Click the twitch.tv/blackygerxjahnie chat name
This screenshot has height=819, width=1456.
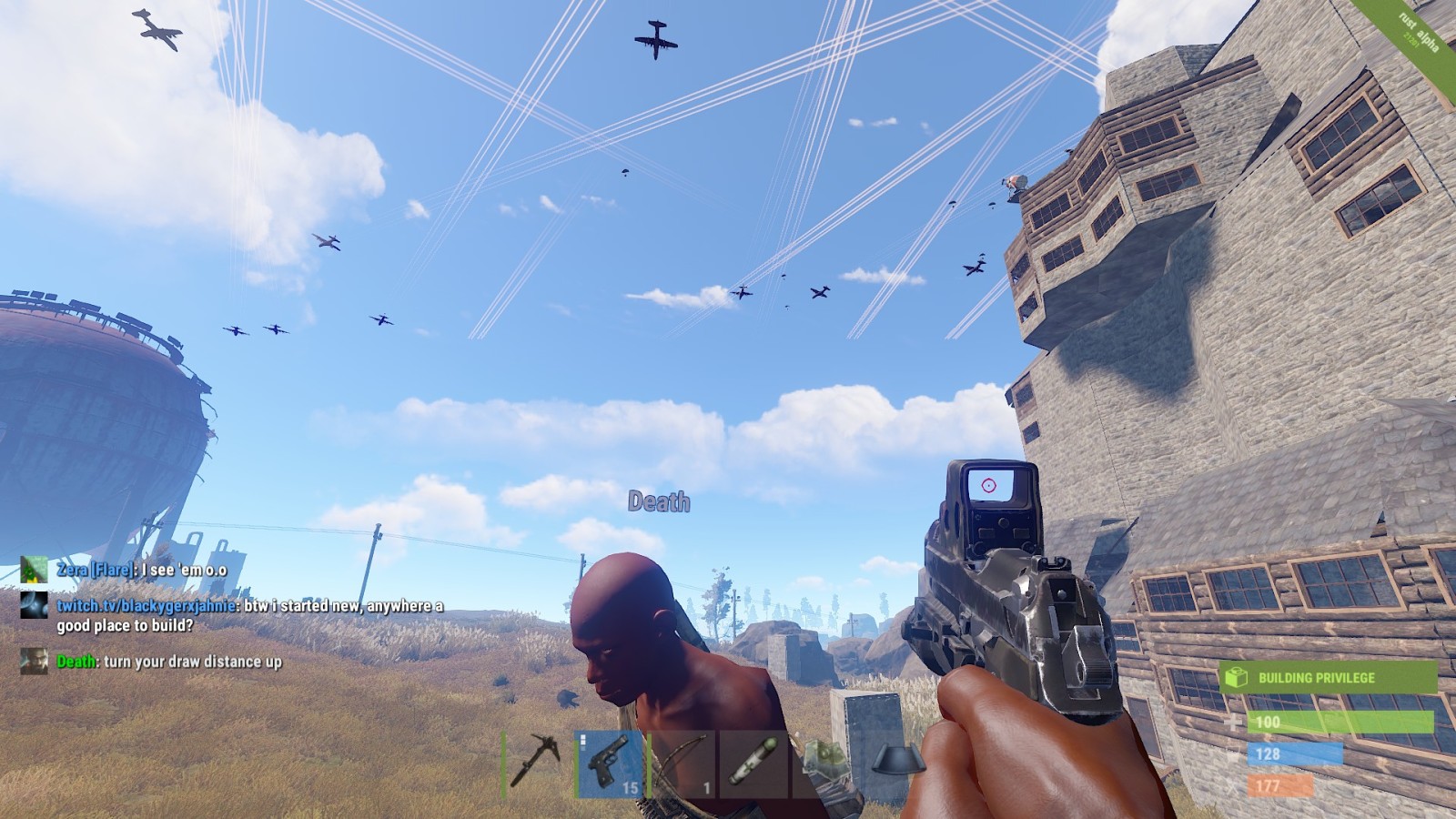tap(147, 606)
